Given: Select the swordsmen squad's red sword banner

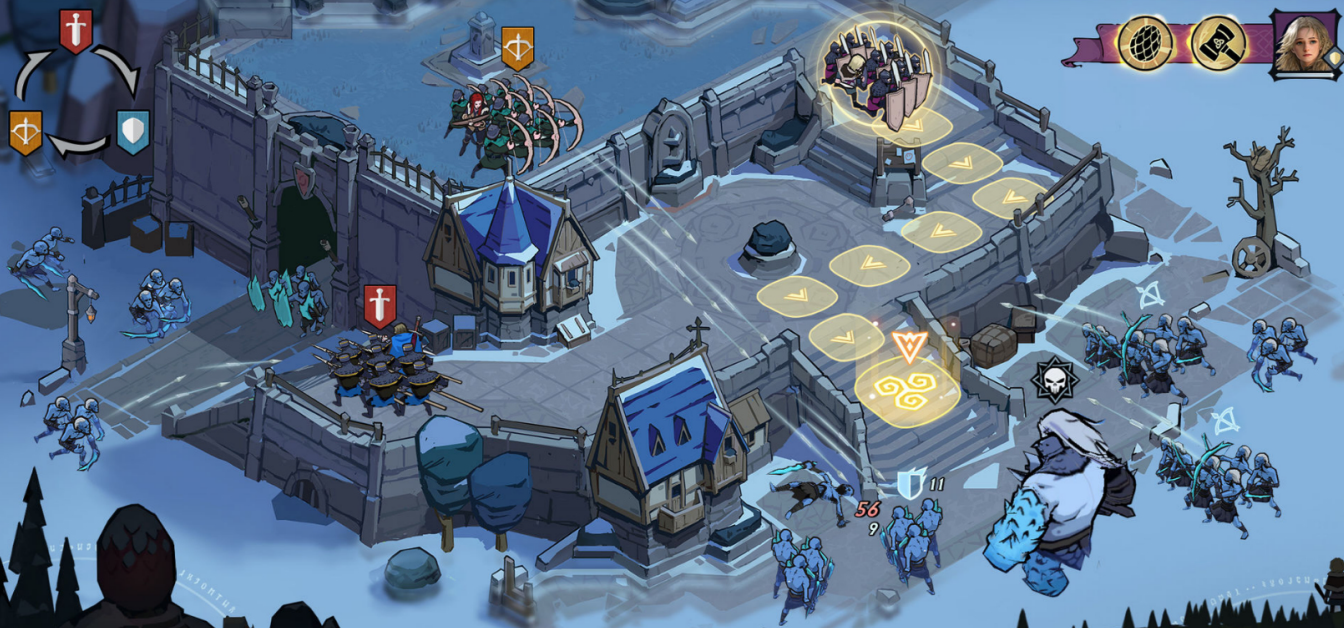Looking at the screenshot, I should coord(379,305).
